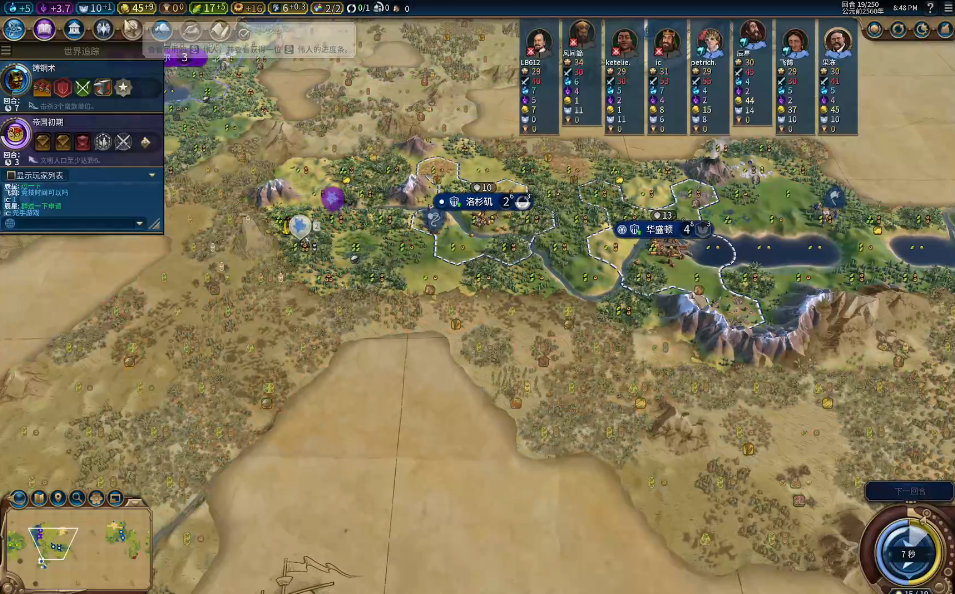Open the civics tree button
Viewport: 955px width, 594px height.
click(x=44, y=29)
